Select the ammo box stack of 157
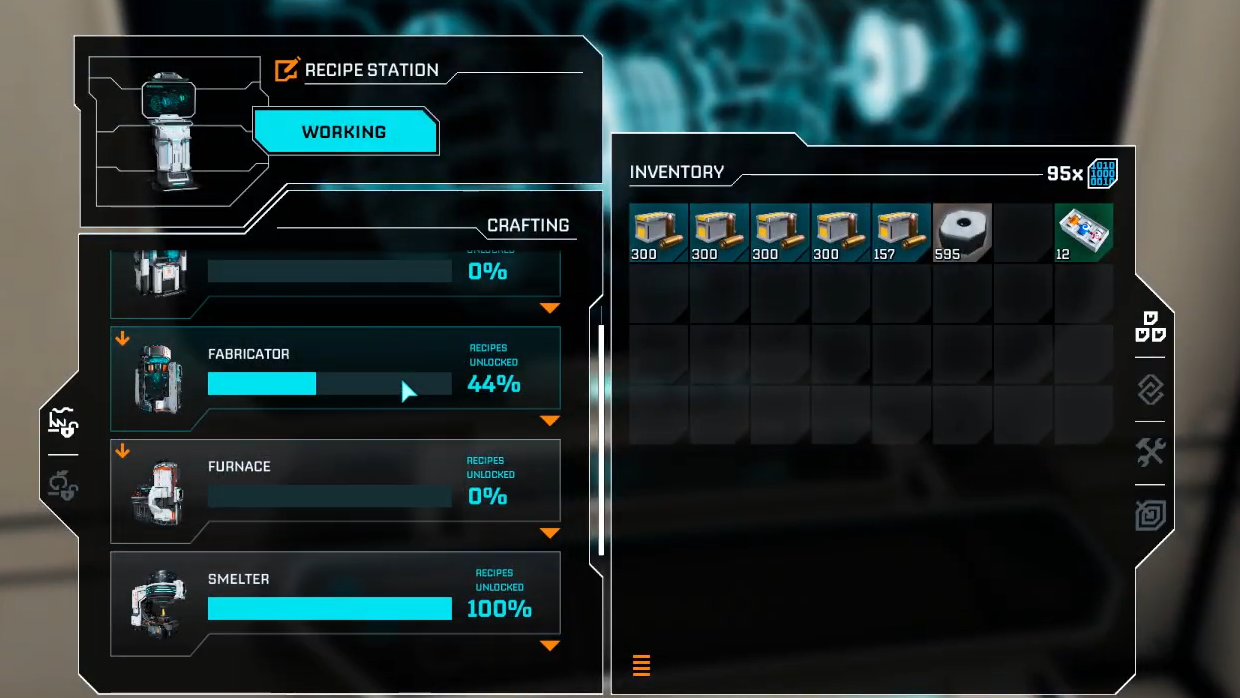The image size is (1240, 698). point(901,233)
